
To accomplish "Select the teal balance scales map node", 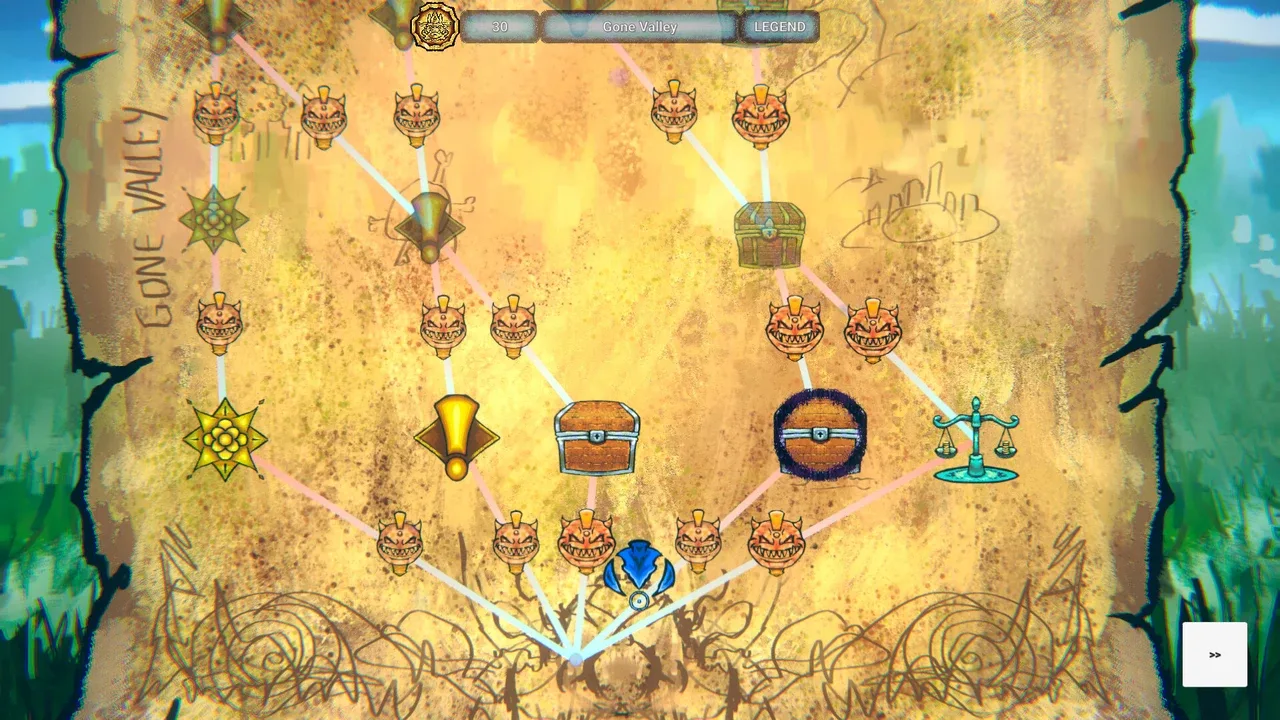I will [x=975, y=440].
